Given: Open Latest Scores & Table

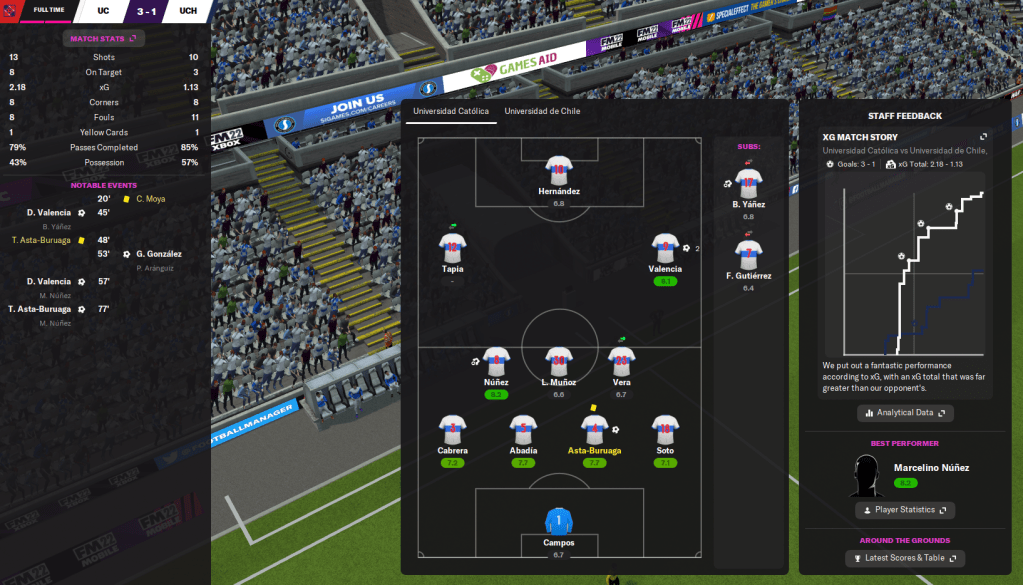Looking at the screenshot, I should click(x=905, y=558).
